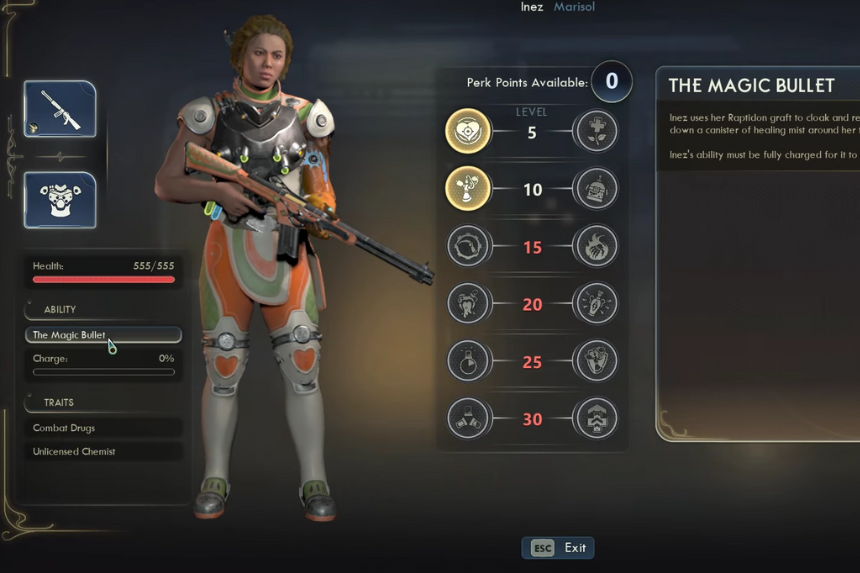This screenshot has width=860, height=573.
Task: Select The Magic Bullet ability row
Action: (x=103, y=335)
